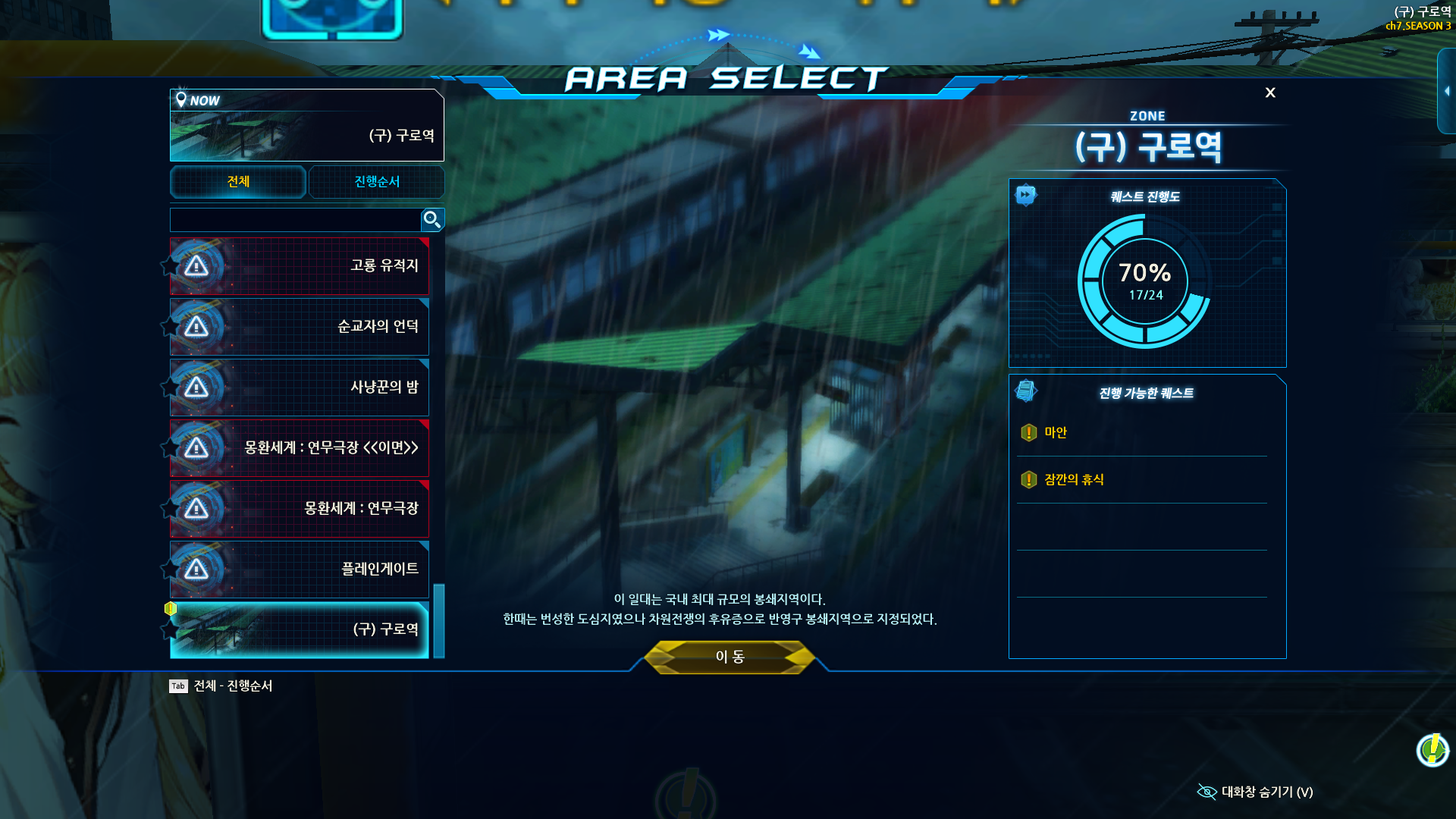The width and height of the screenshot is (1456, 819).
Task: Switch to the 전체 tab
Action: 238,182
